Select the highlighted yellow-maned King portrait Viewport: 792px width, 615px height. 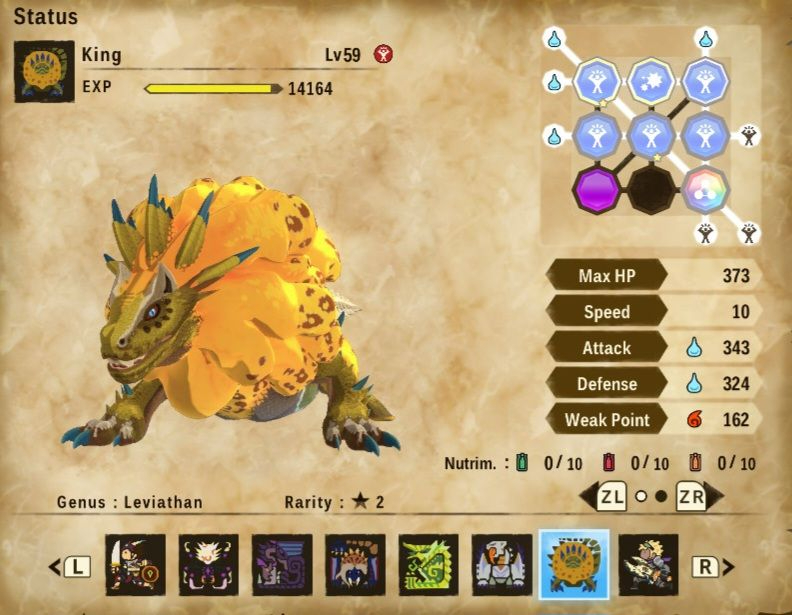(574, 564)
